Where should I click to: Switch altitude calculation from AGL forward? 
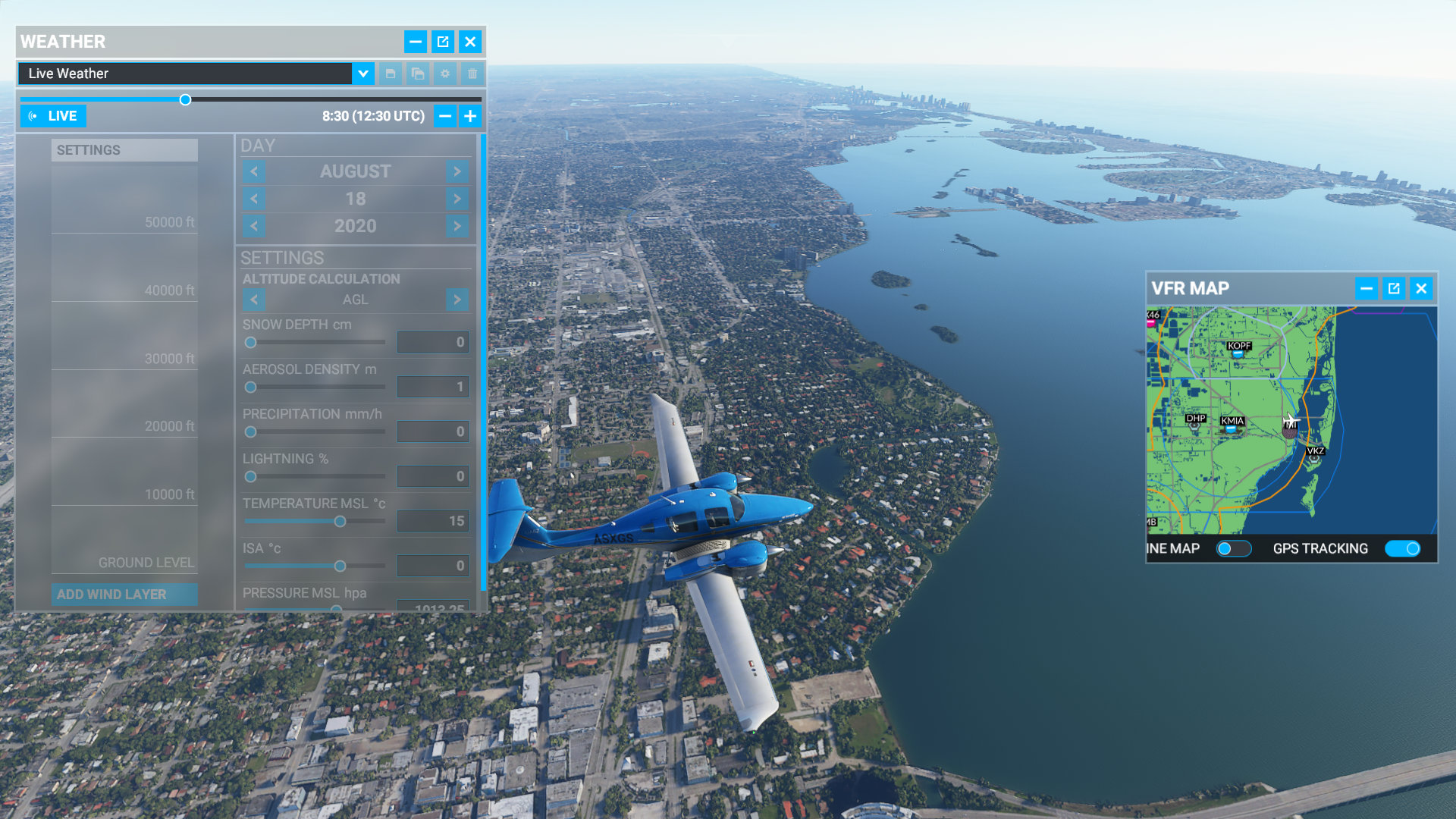pos(457,300)
